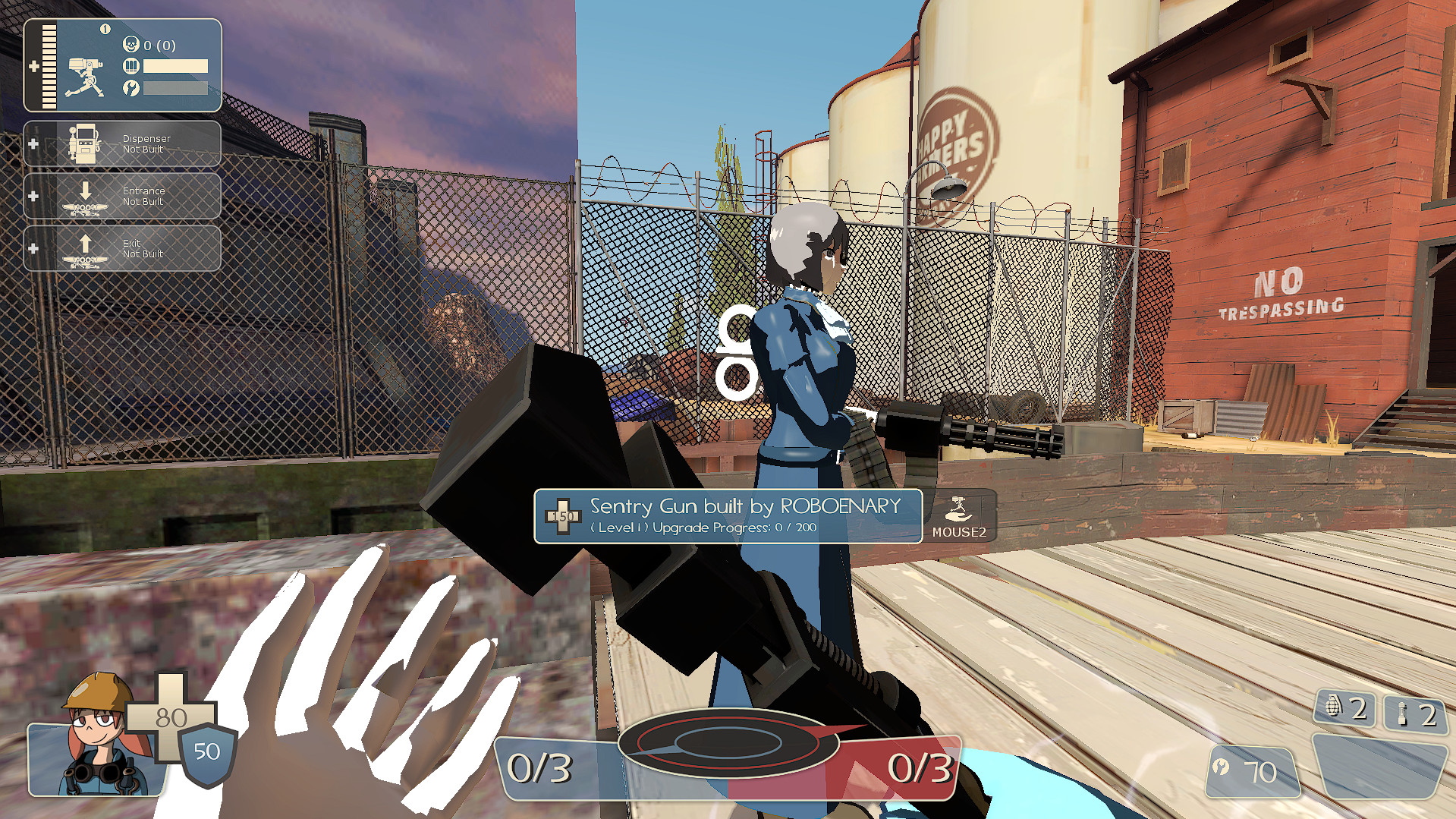Click the 'Entrance Not Built' entry

pos(144,196)
